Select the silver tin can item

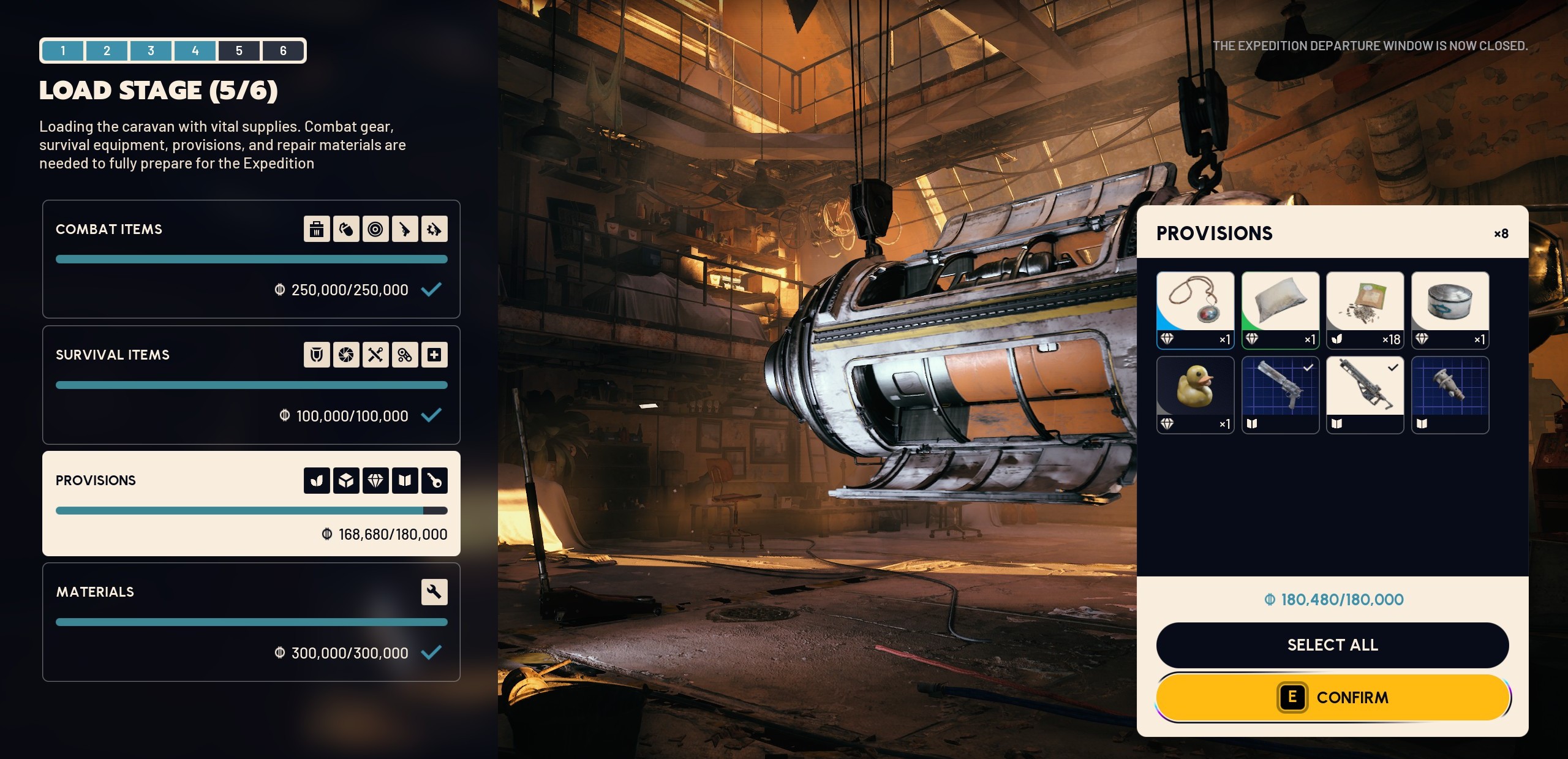coord(1450,310)
